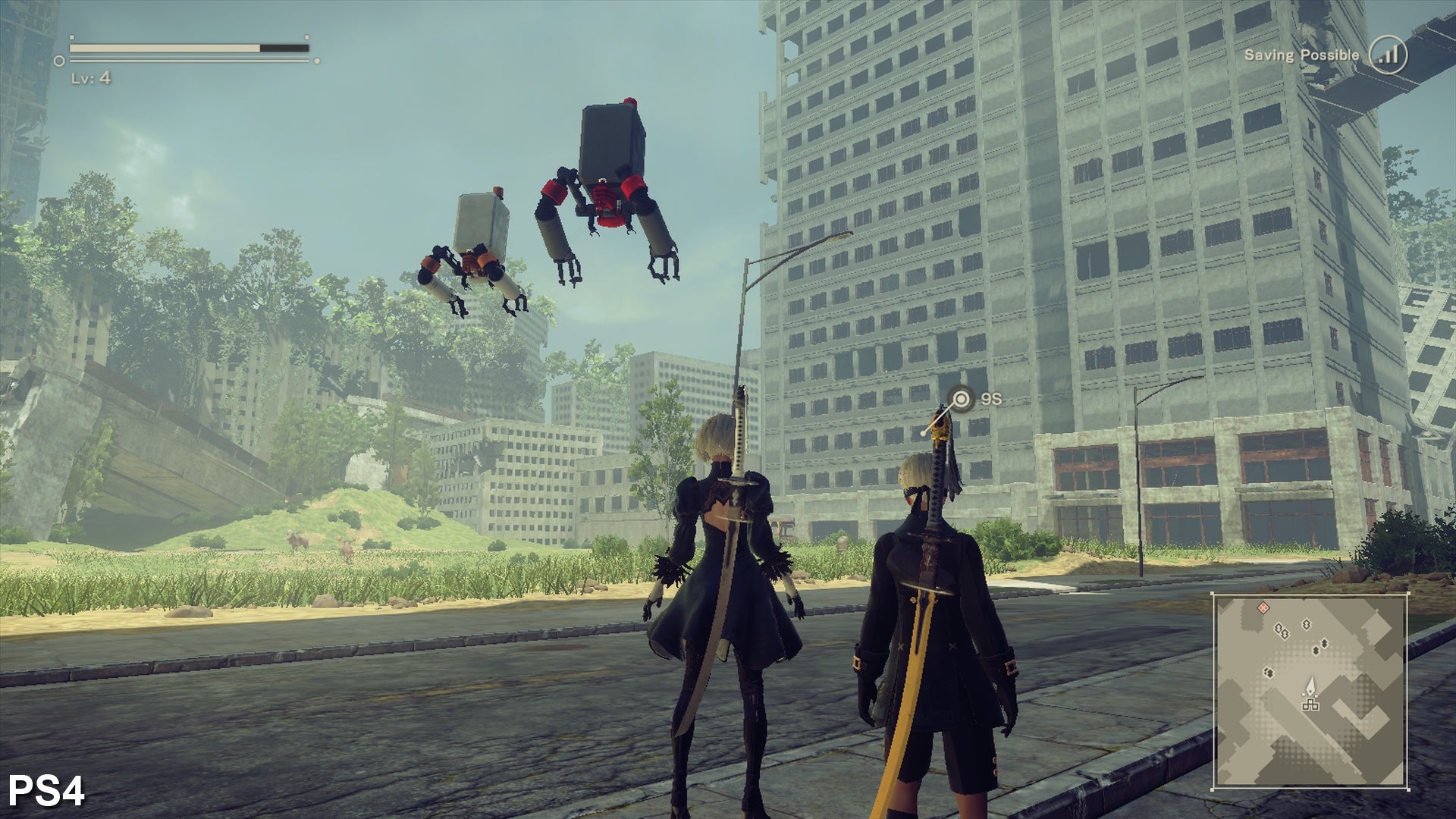Click the 9S label next to the marker

991,397
